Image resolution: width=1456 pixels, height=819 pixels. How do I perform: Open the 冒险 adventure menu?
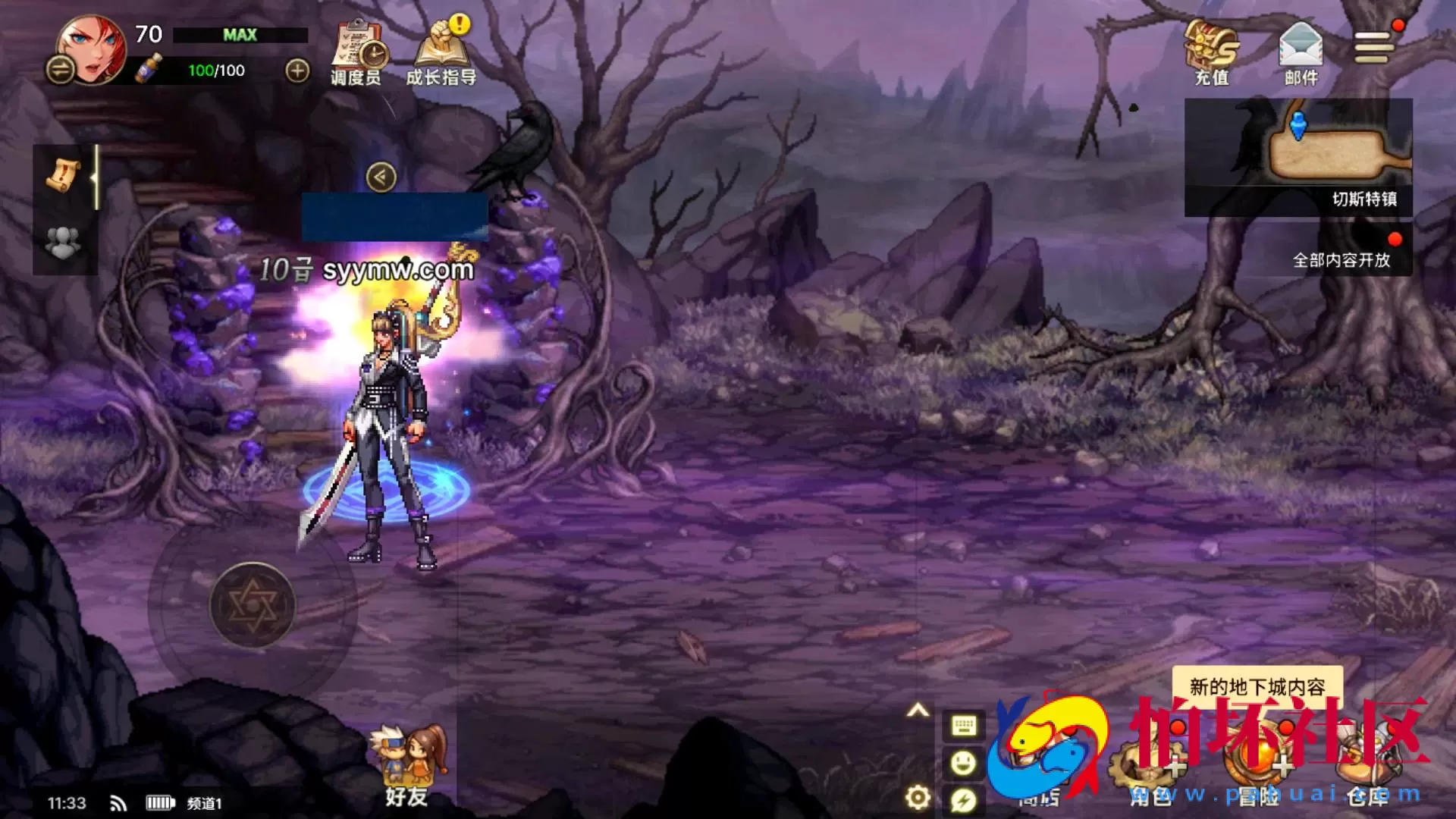tap(1259, 766)
